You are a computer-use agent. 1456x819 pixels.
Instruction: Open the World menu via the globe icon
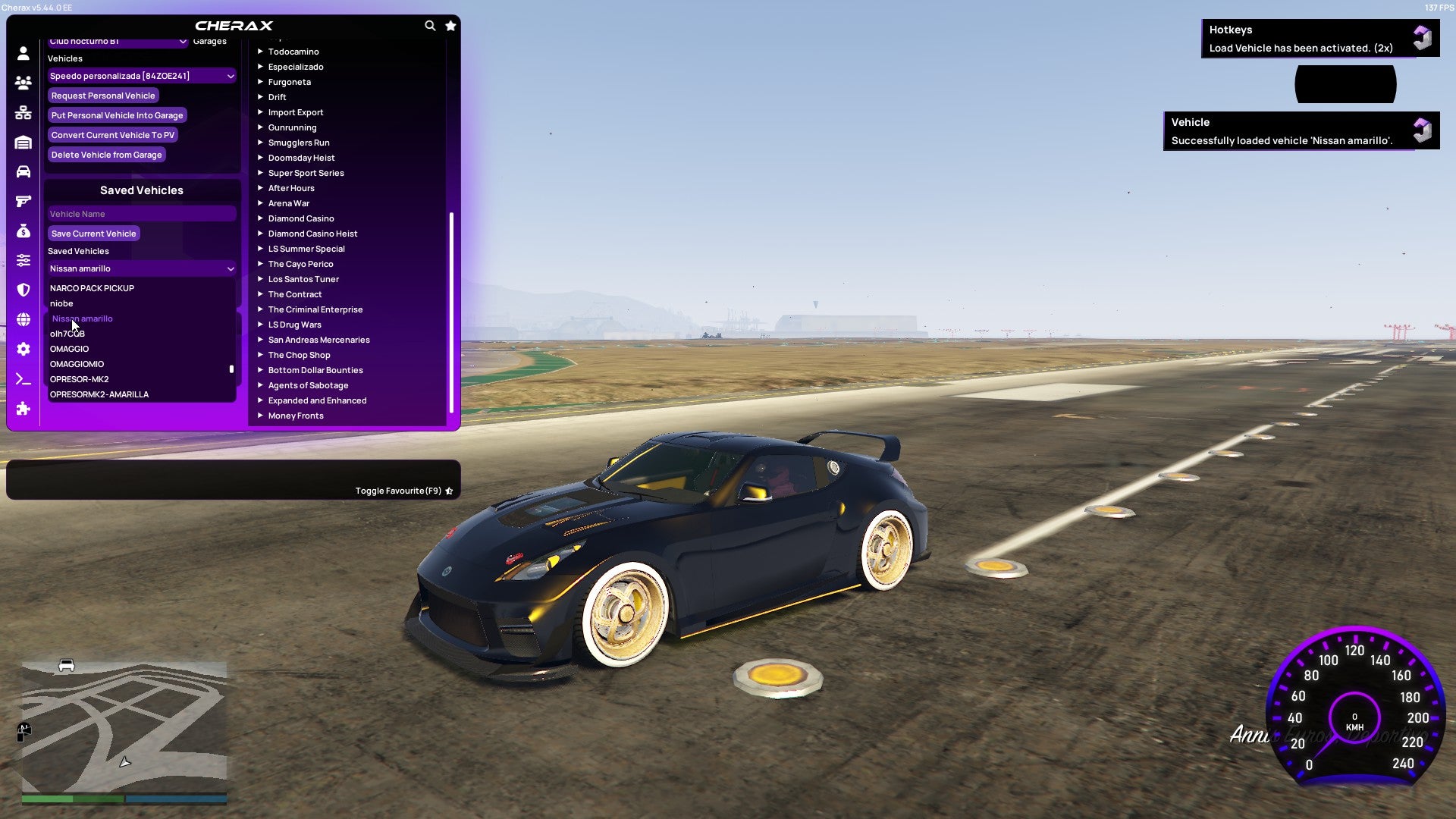(23, 317)
